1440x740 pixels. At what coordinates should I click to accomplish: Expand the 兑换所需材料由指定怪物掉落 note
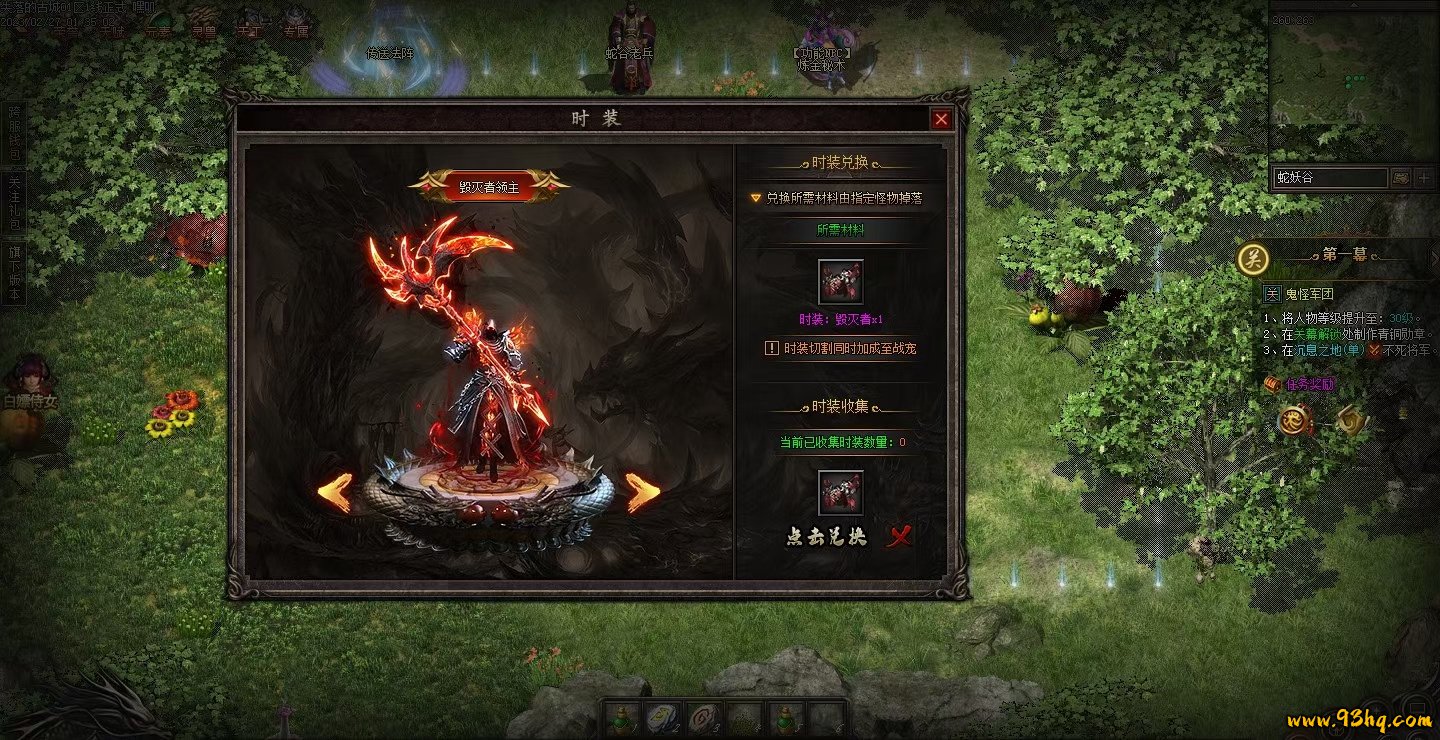click(x=756, y=198)
